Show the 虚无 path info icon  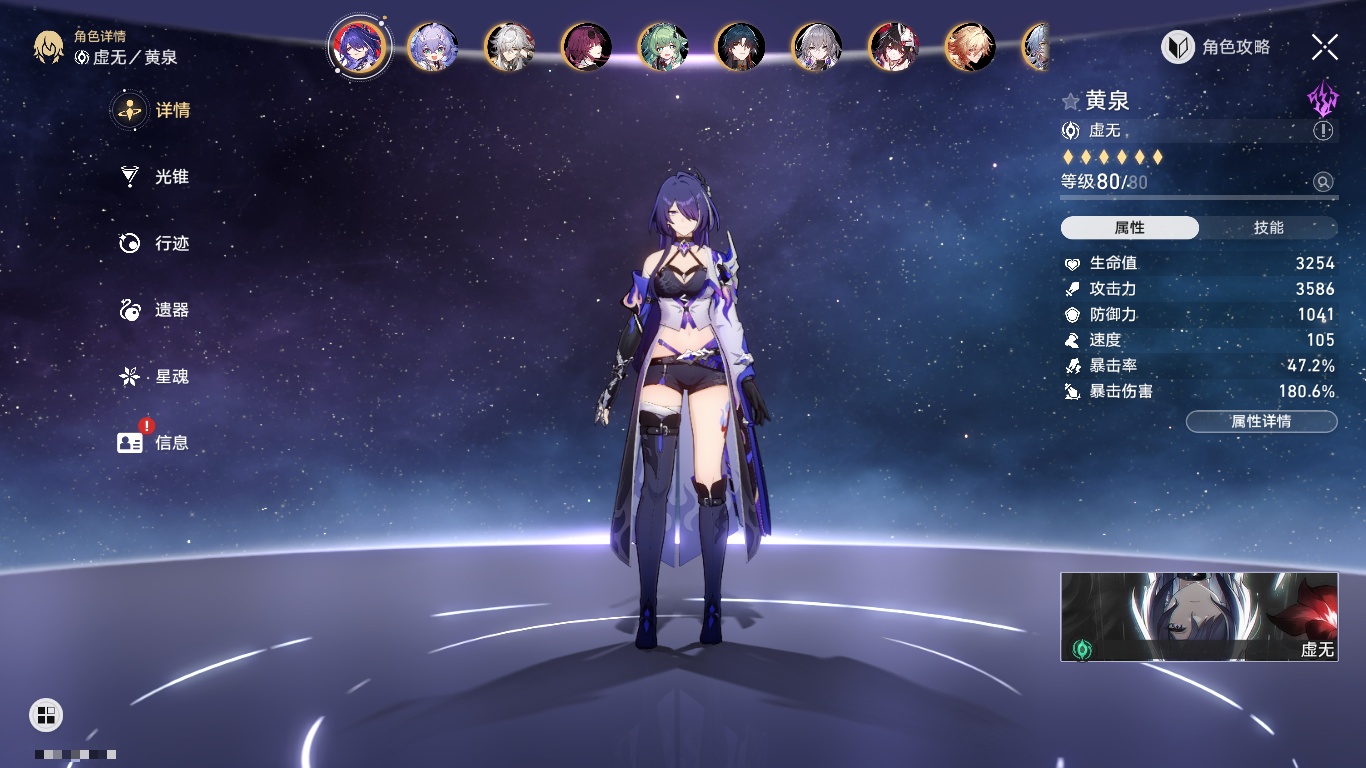click(1323, 131)
